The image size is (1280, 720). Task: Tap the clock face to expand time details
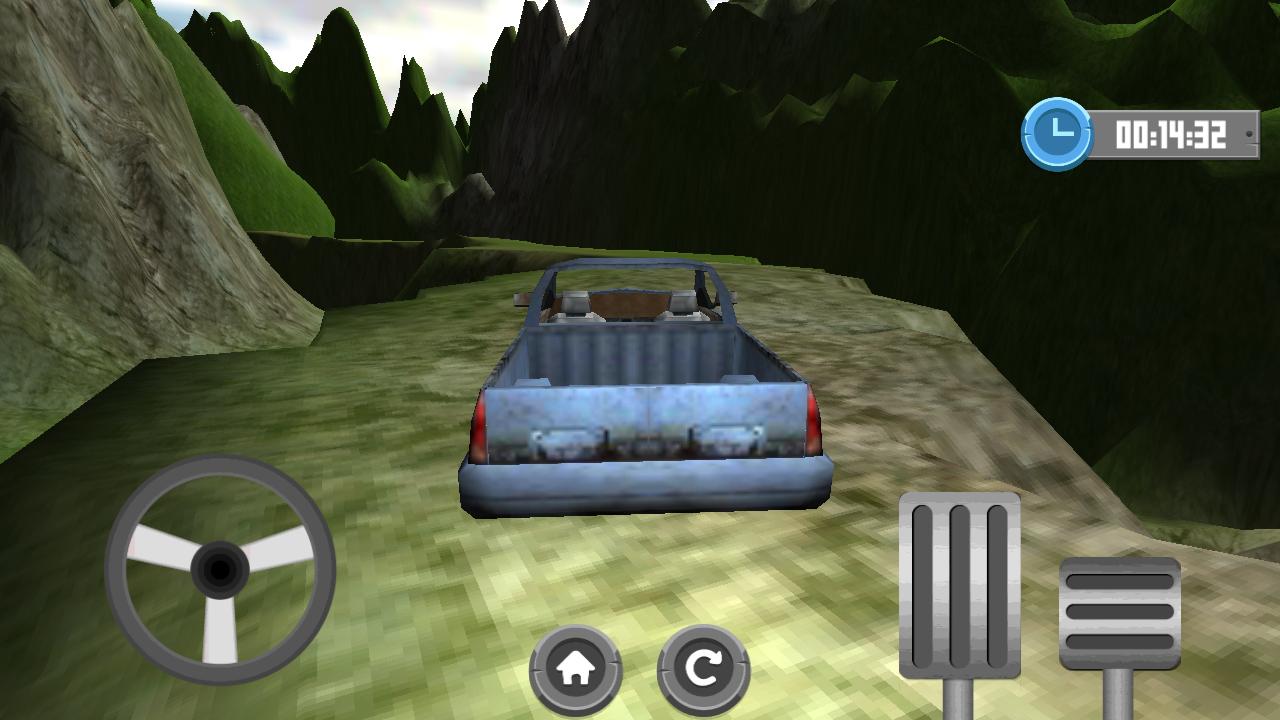(1060, 131)
